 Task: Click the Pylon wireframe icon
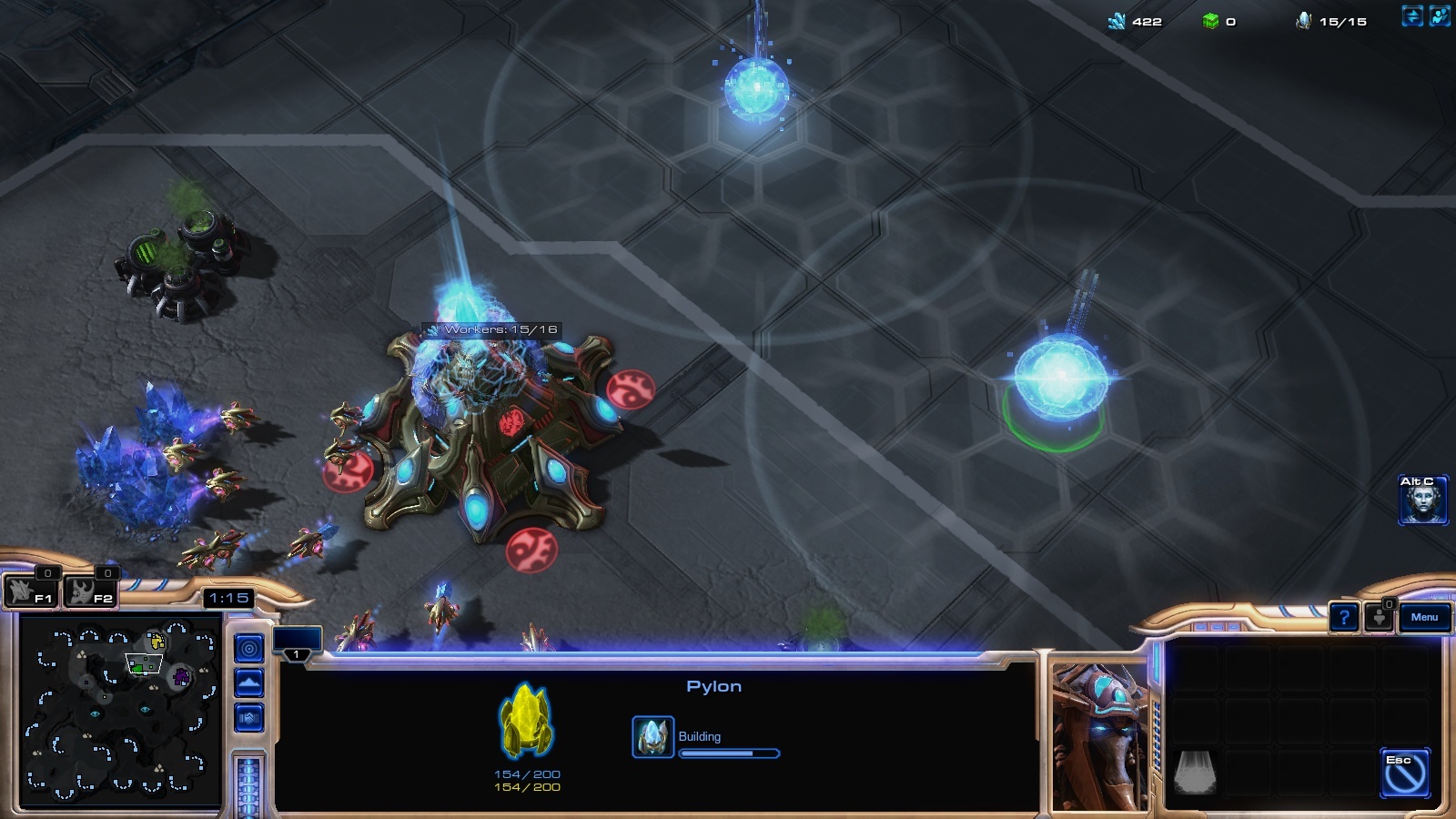pyautogui.click(x=526, y=721)
